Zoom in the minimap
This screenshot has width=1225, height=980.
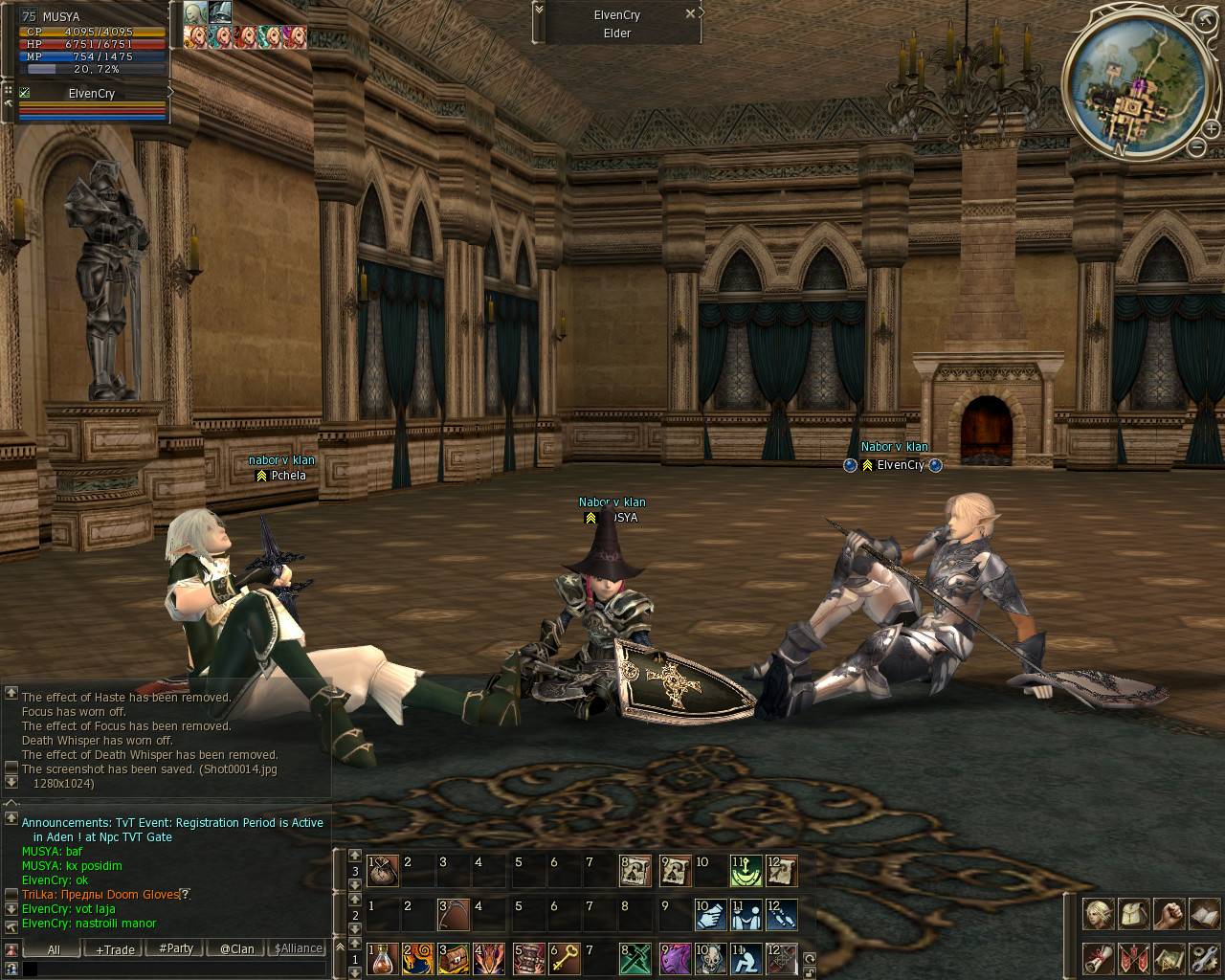pyautogui.click(x=1211, y=128)
